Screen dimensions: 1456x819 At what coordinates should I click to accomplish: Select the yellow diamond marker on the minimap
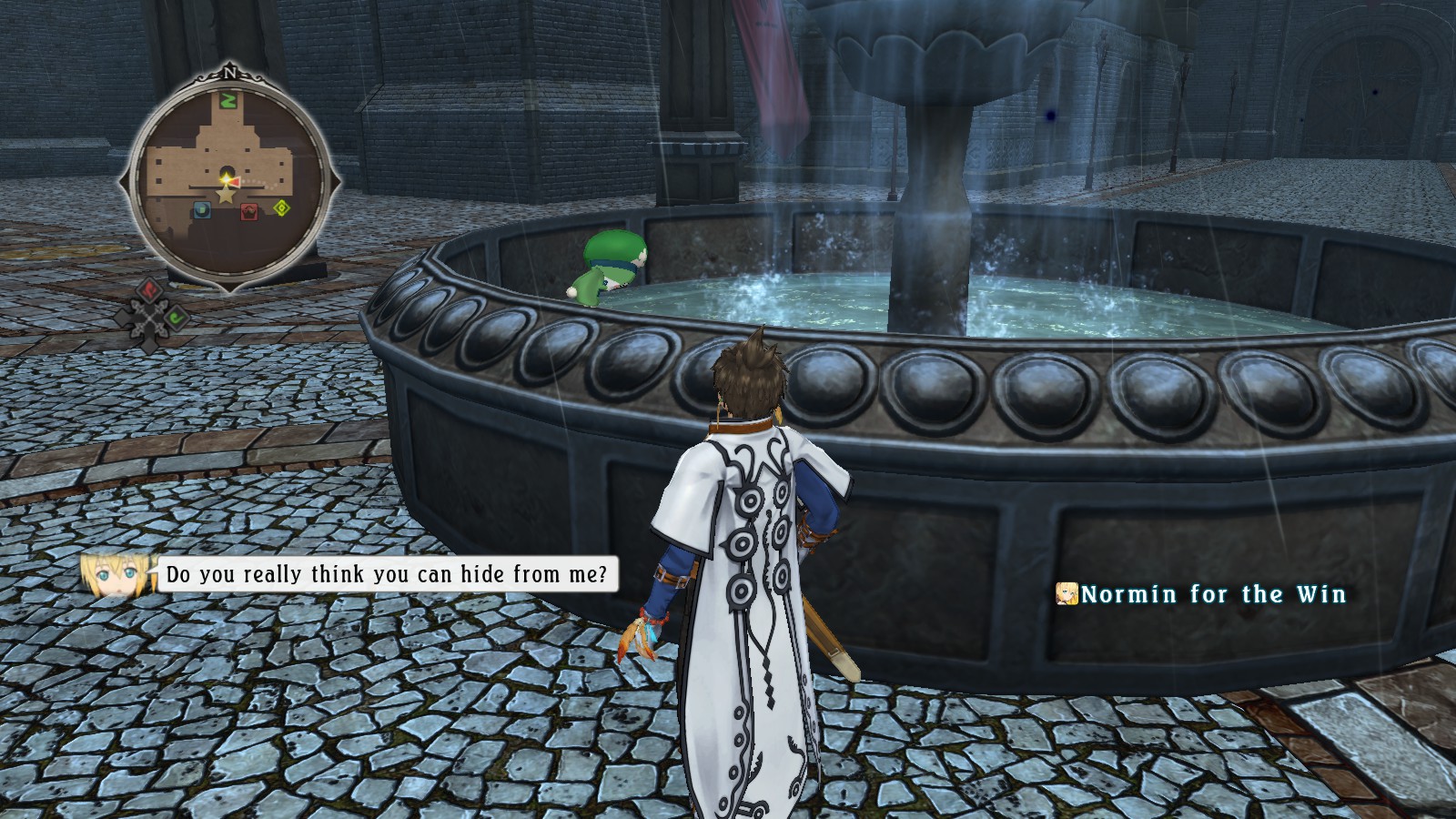point(280,207)
